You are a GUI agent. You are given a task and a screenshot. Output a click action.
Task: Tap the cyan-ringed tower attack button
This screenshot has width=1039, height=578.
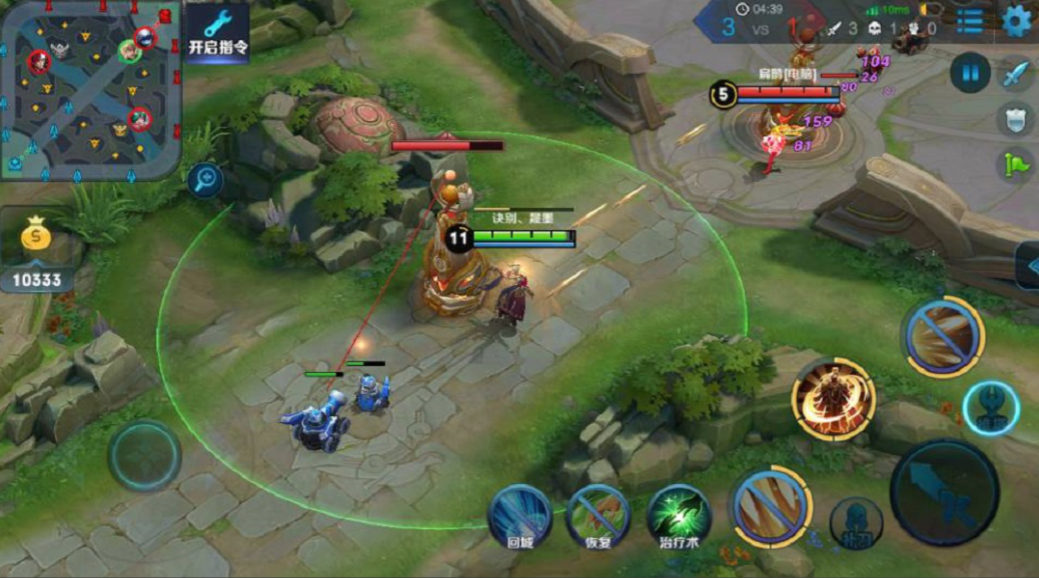click(x=991, y=408)
